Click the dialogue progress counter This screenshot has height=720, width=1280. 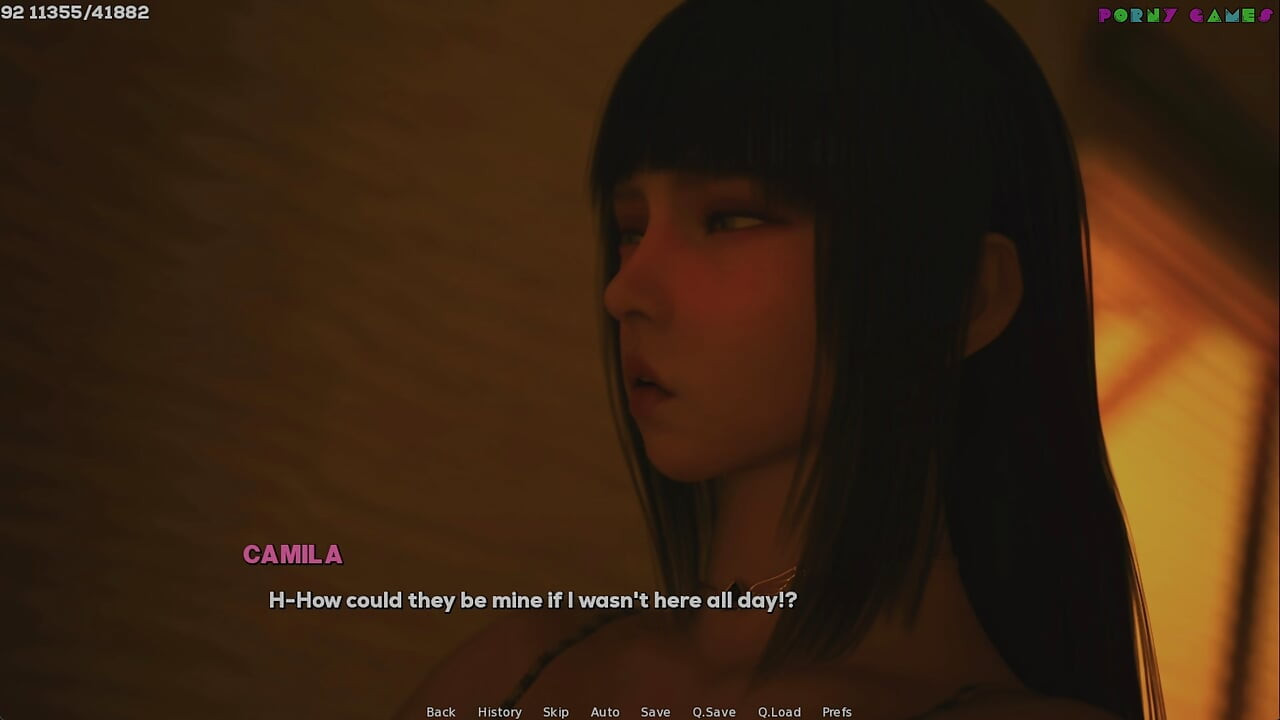pos(75,13)
